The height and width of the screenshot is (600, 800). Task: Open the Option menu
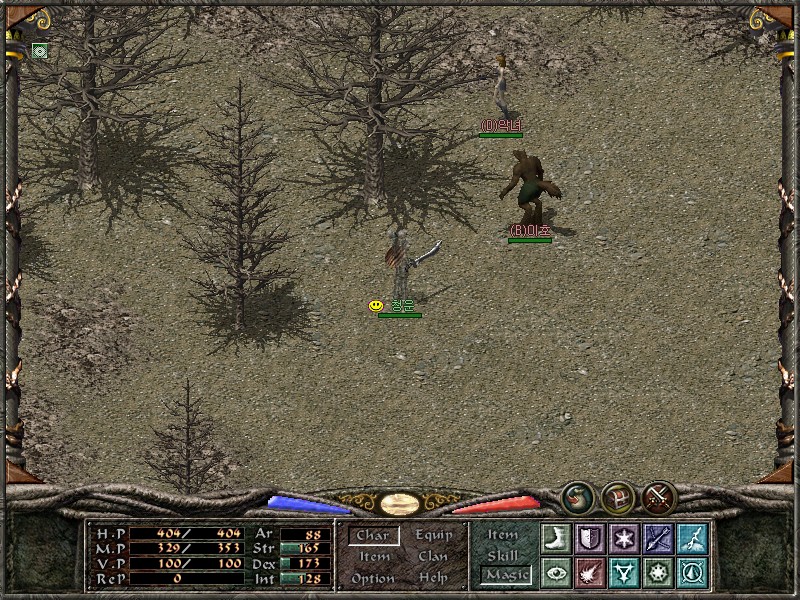[373, 578]
